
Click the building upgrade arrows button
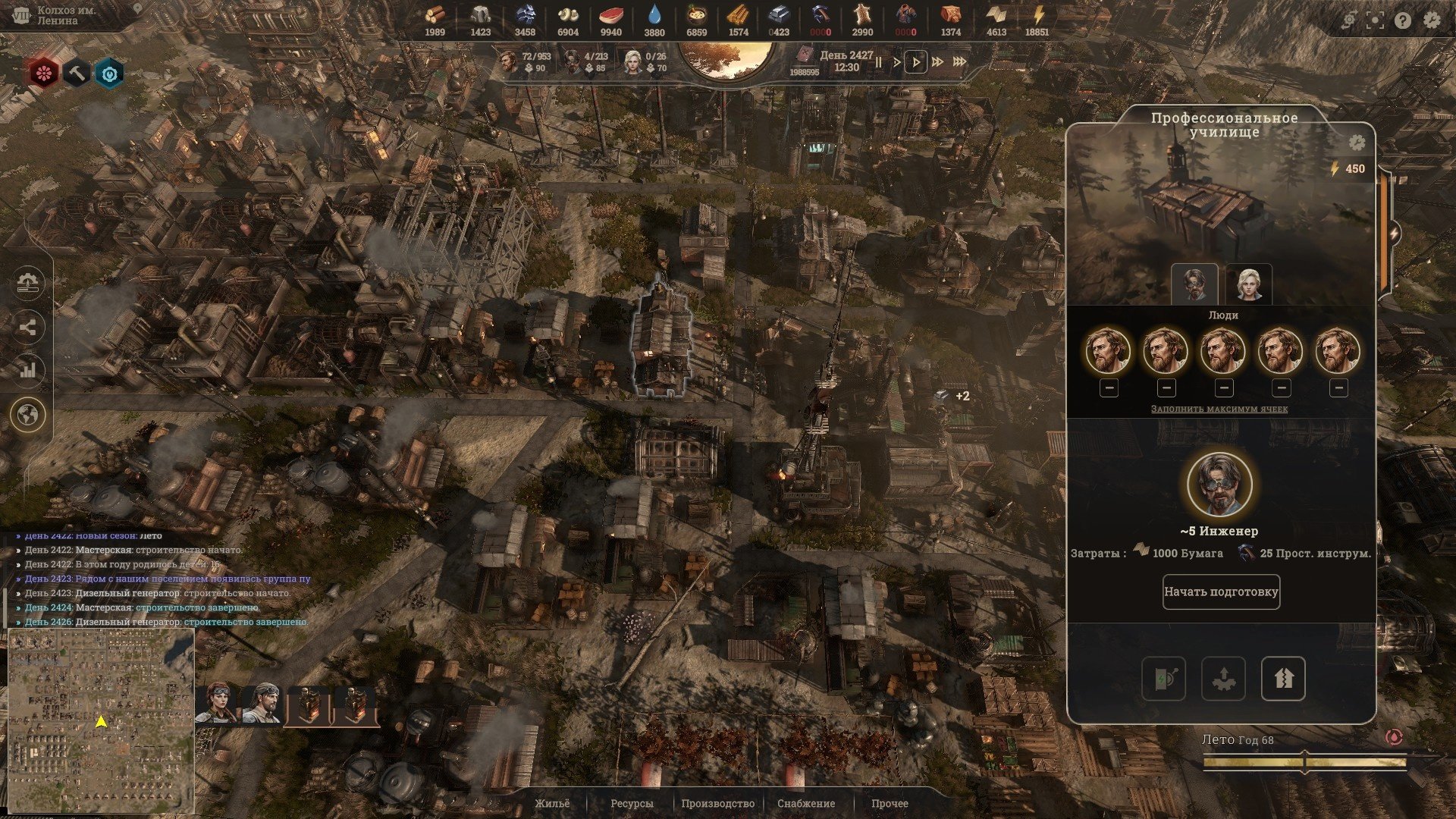click(1282, 678)
